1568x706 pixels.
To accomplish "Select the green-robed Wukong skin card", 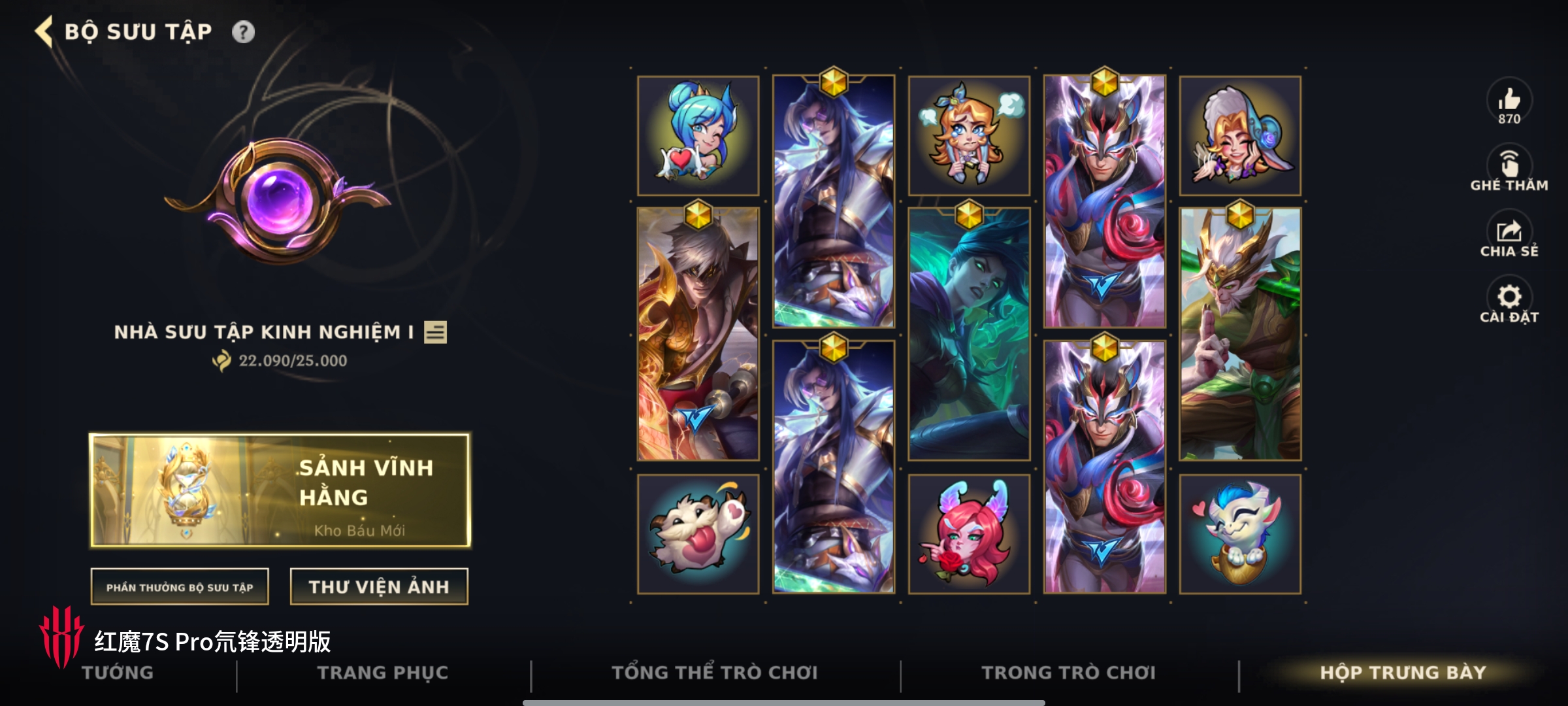I will click(x=1240, y=335).
